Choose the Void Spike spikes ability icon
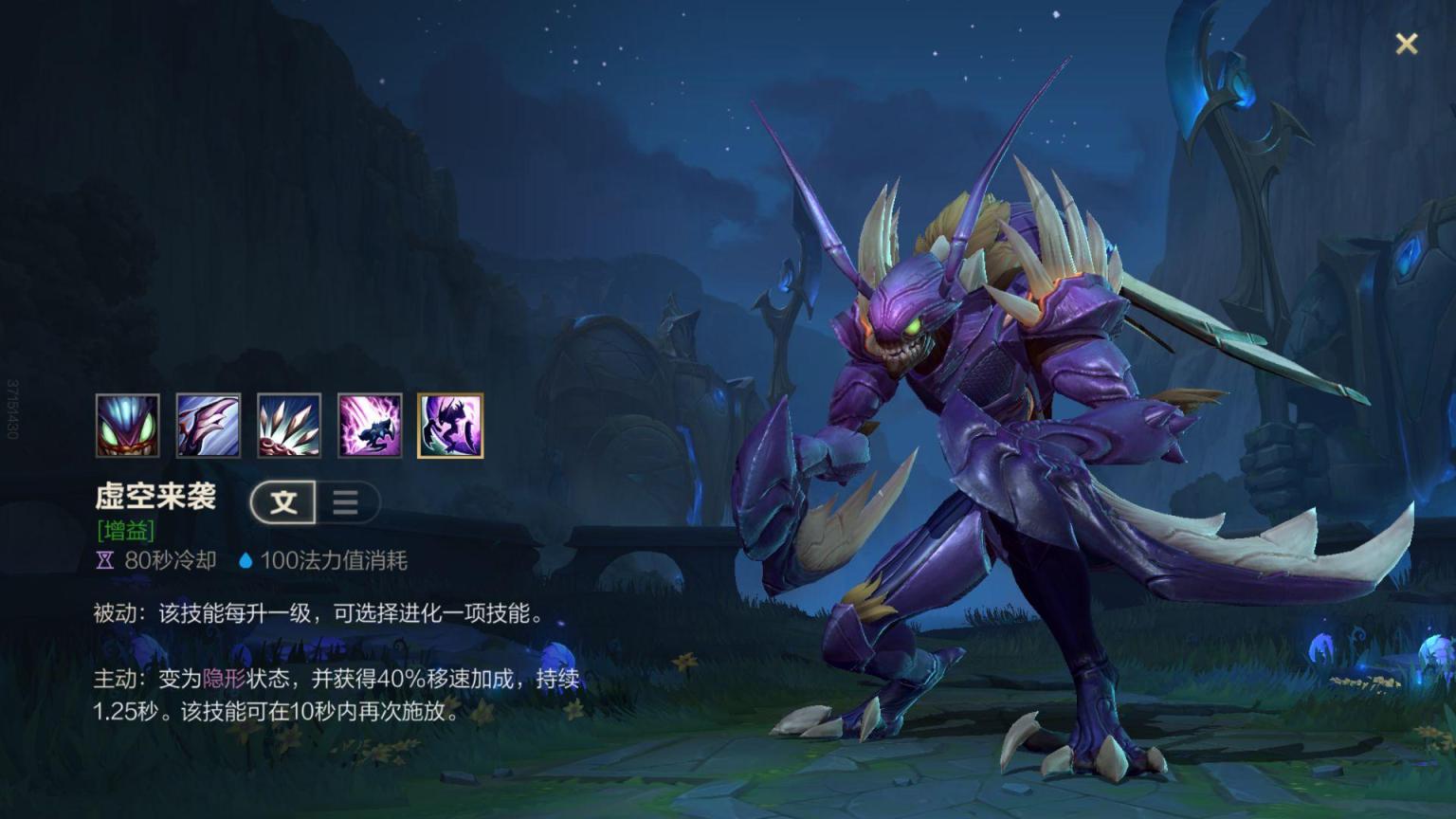The width and height of the screenshot is (1456, 819). (289, 426)
